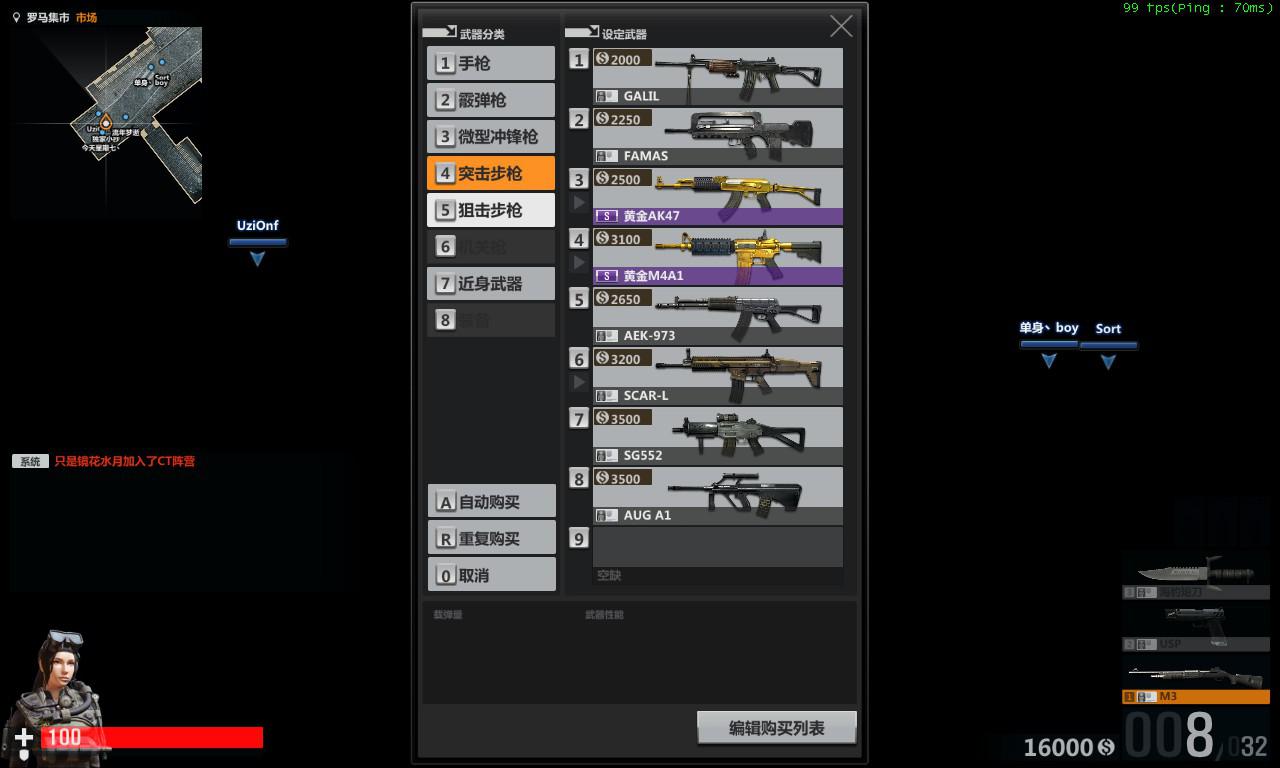Viewport: 1280px width, 768px height.
Task: Select the 黄金AK47 weapon
Action: (x=717, y=196)
